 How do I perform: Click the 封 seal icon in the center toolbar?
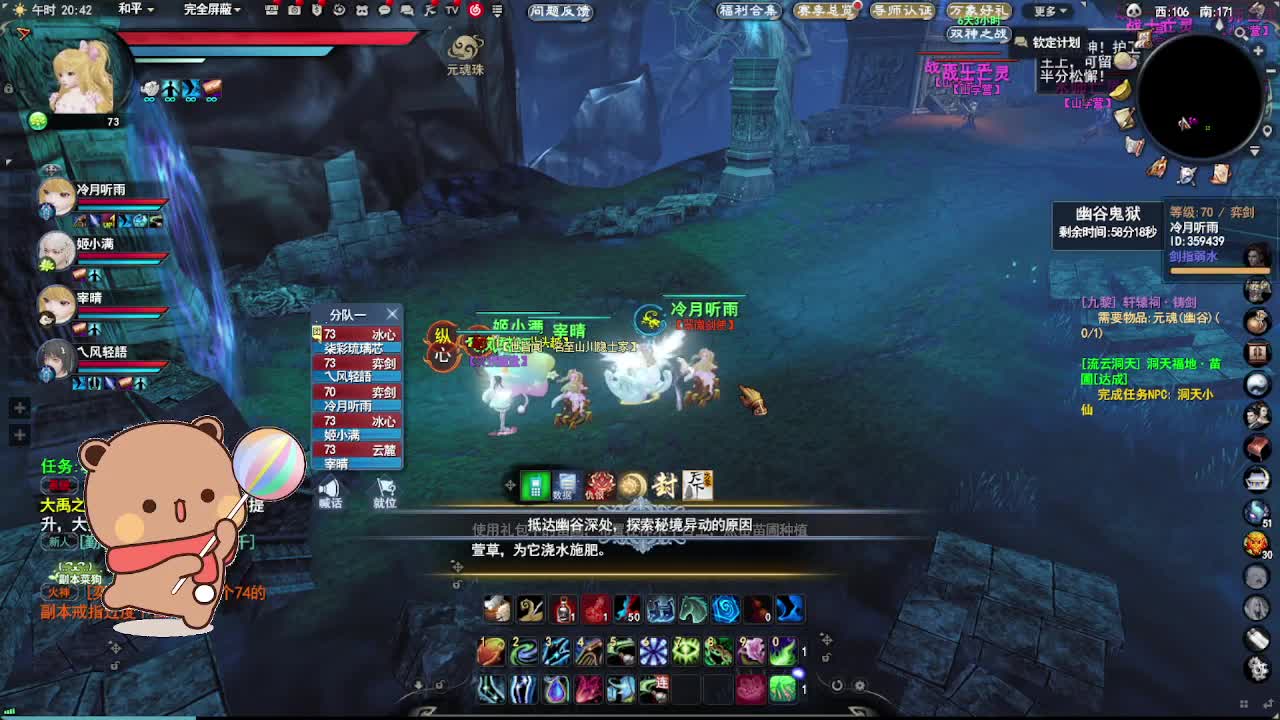point(665,485)
